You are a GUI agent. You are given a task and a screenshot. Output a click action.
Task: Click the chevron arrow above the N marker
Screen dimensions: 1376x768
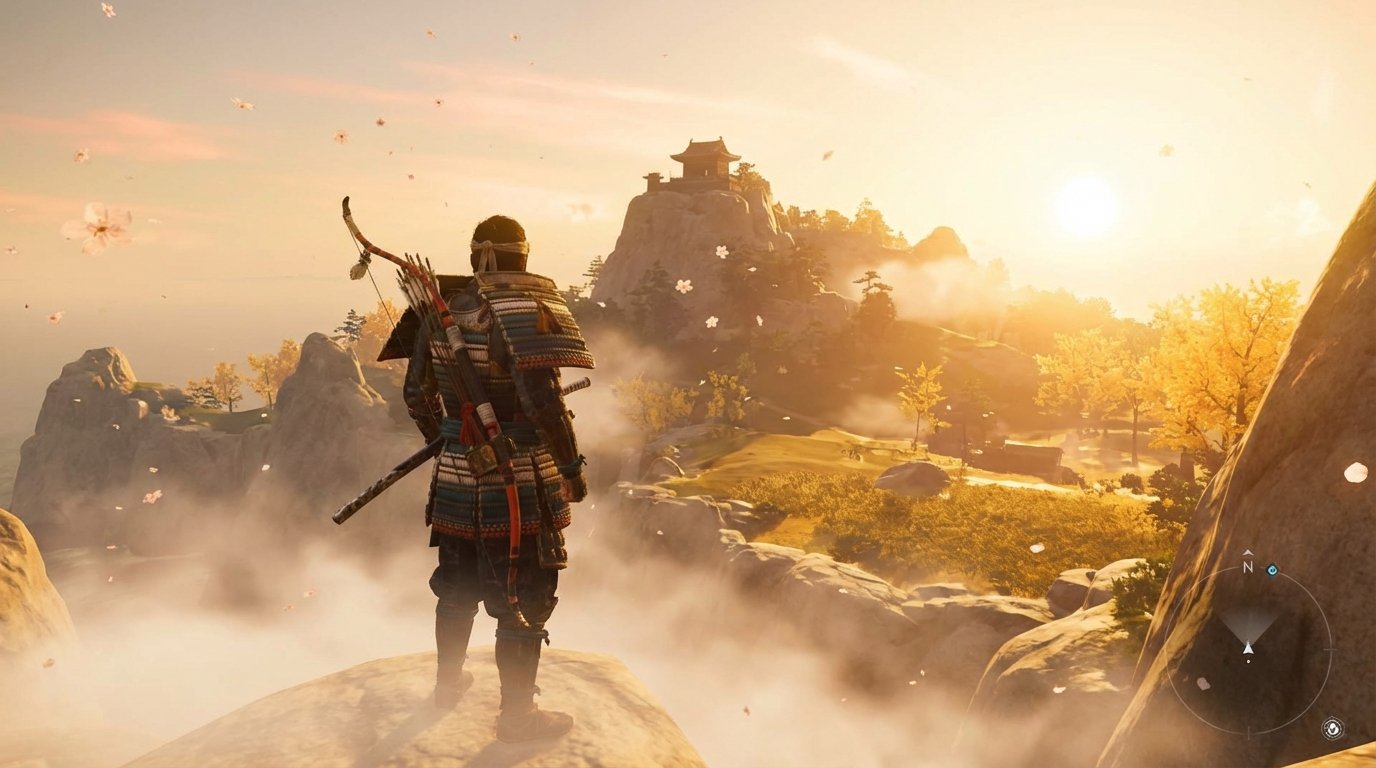pyautogui.click(x=1247, y=553)
